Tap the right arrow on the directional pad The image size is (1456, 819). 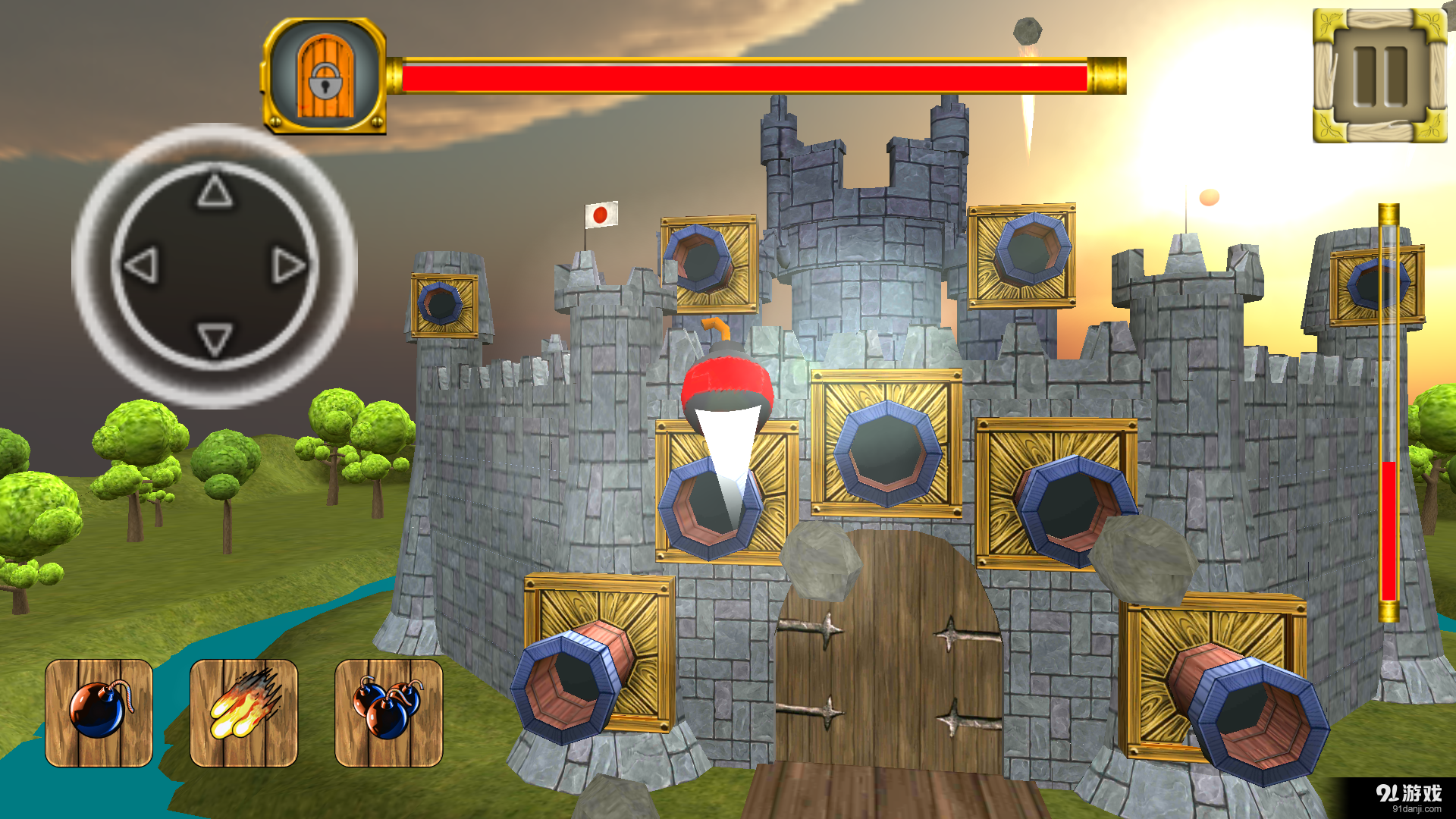coord(288,265)
